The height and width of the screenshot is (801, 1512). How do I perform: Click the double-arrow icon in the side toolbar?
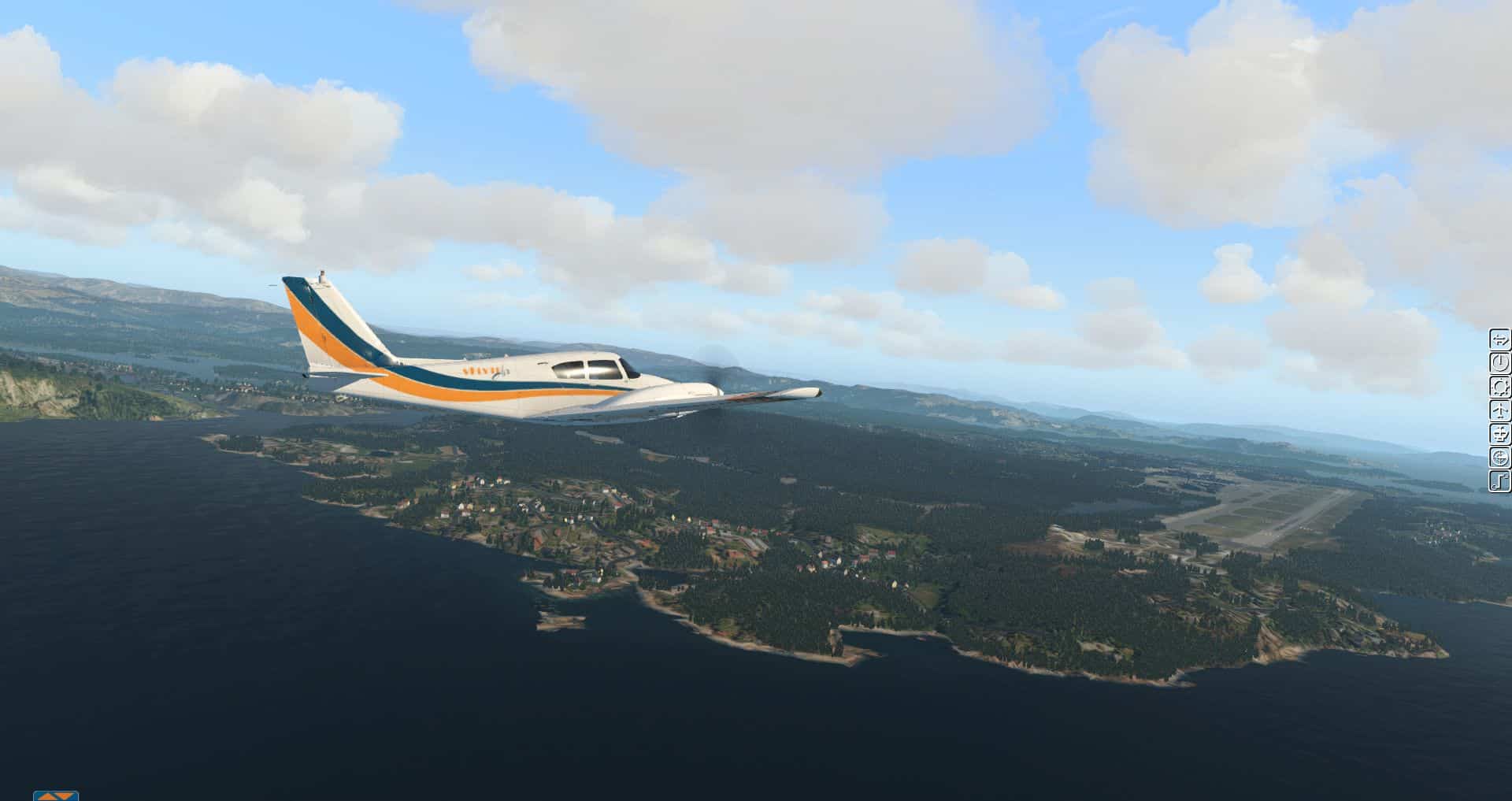[1499, 340]
